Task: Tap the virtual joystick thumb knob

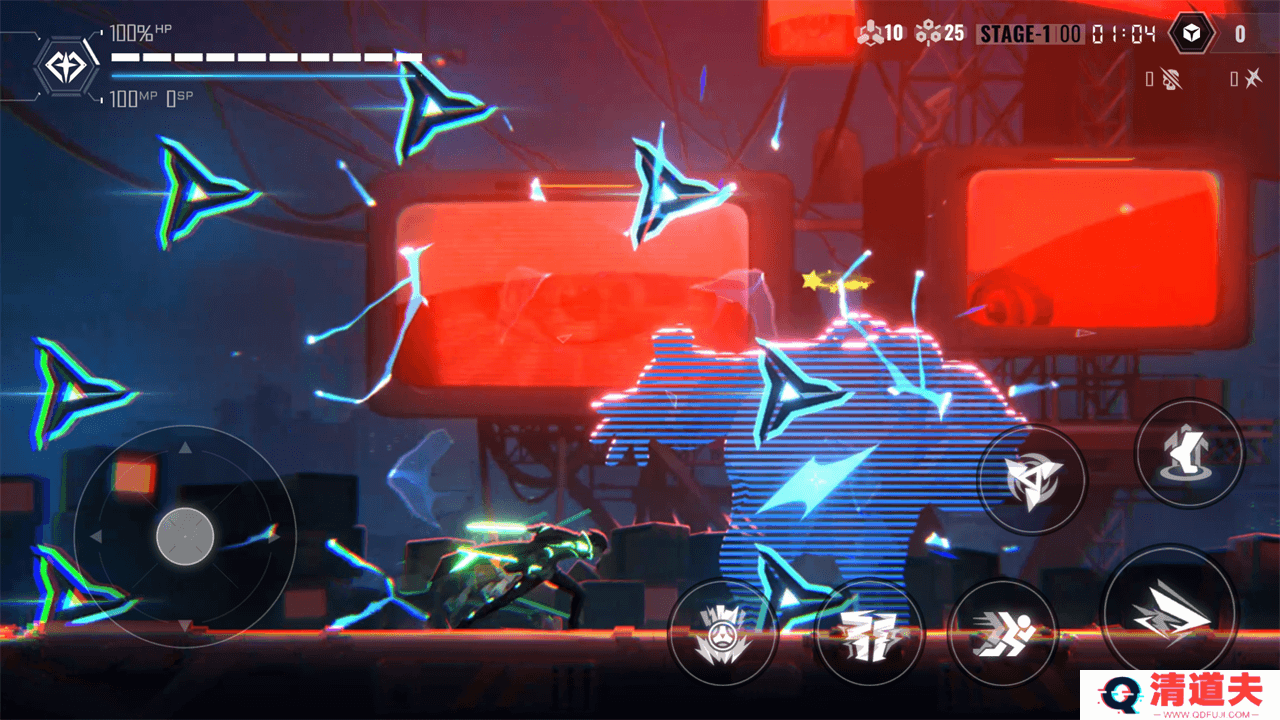Action: point(185,536)
